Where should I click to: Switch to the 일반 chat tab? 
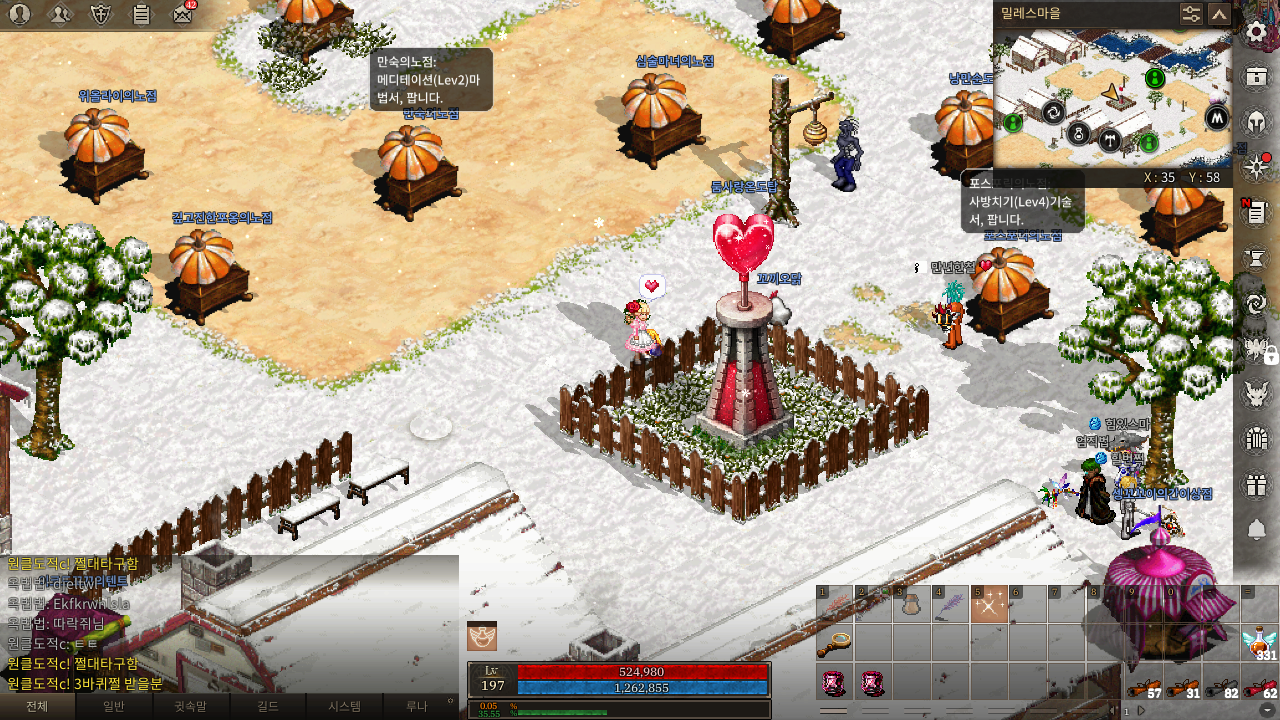(x=114, y=706)
